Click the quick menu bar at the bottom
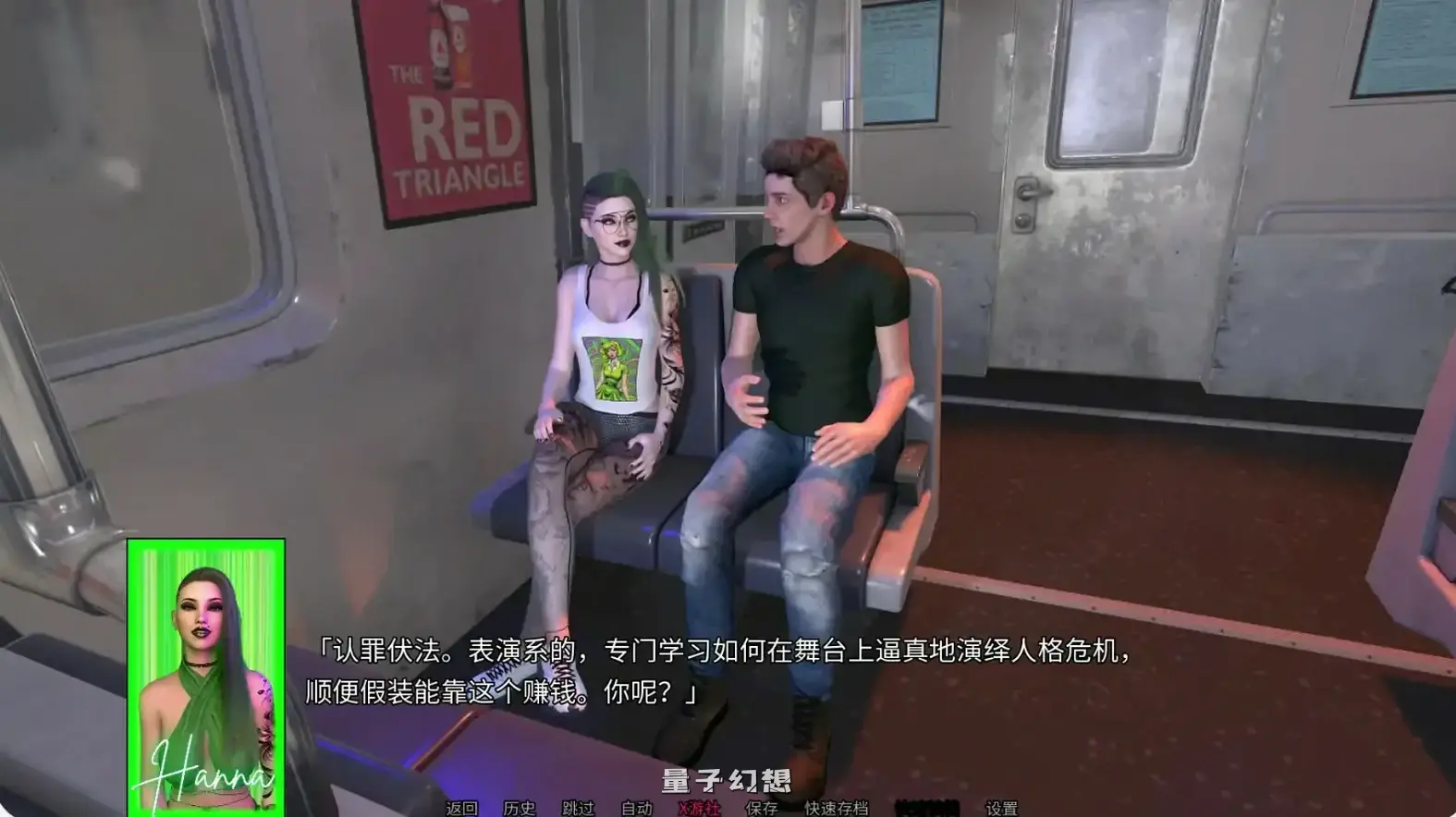The image size is (1456, 817). tap(730, 806)
